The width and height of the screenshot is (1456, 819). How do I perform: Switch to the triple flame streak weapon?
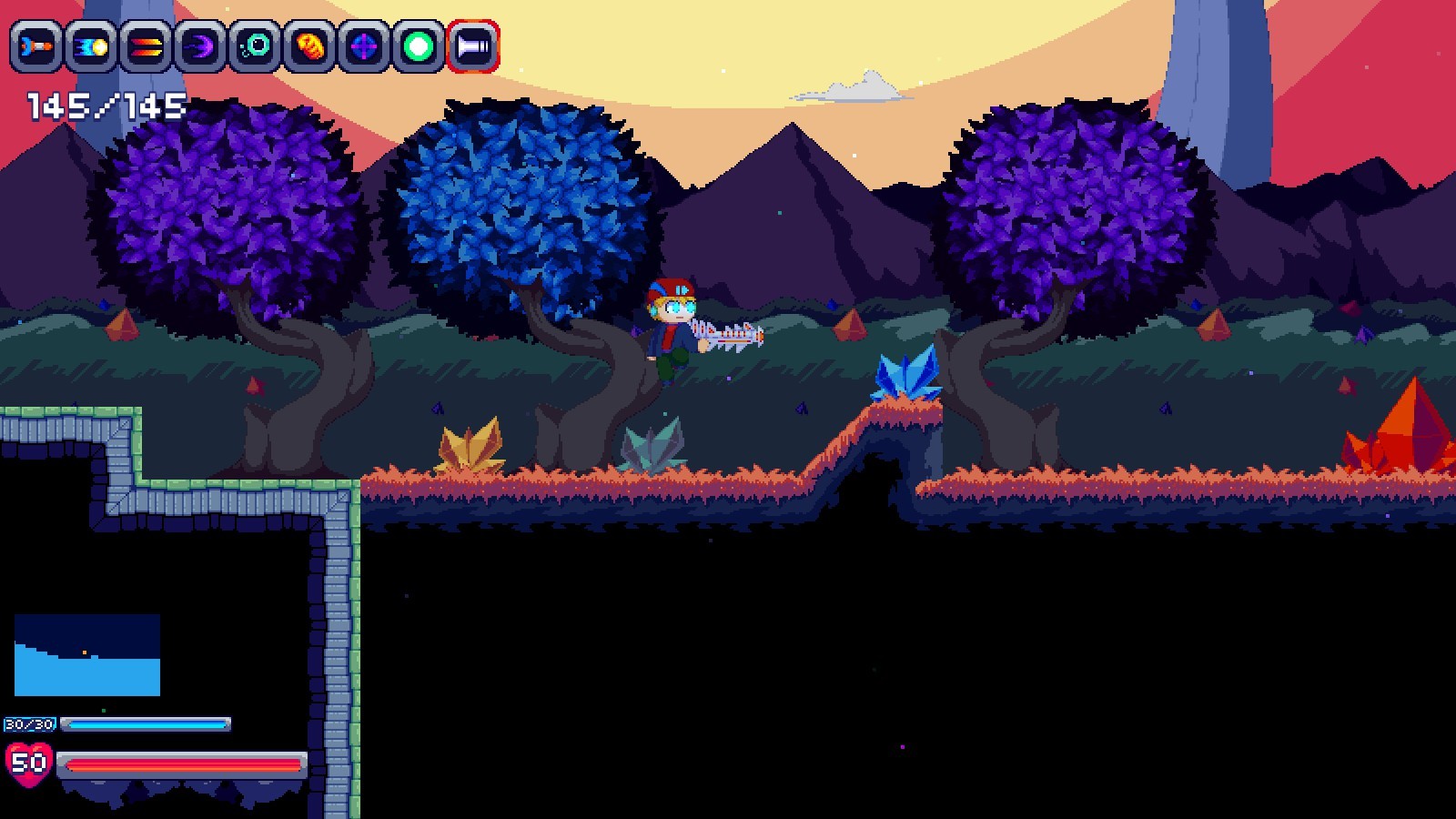tap(146, 46)
